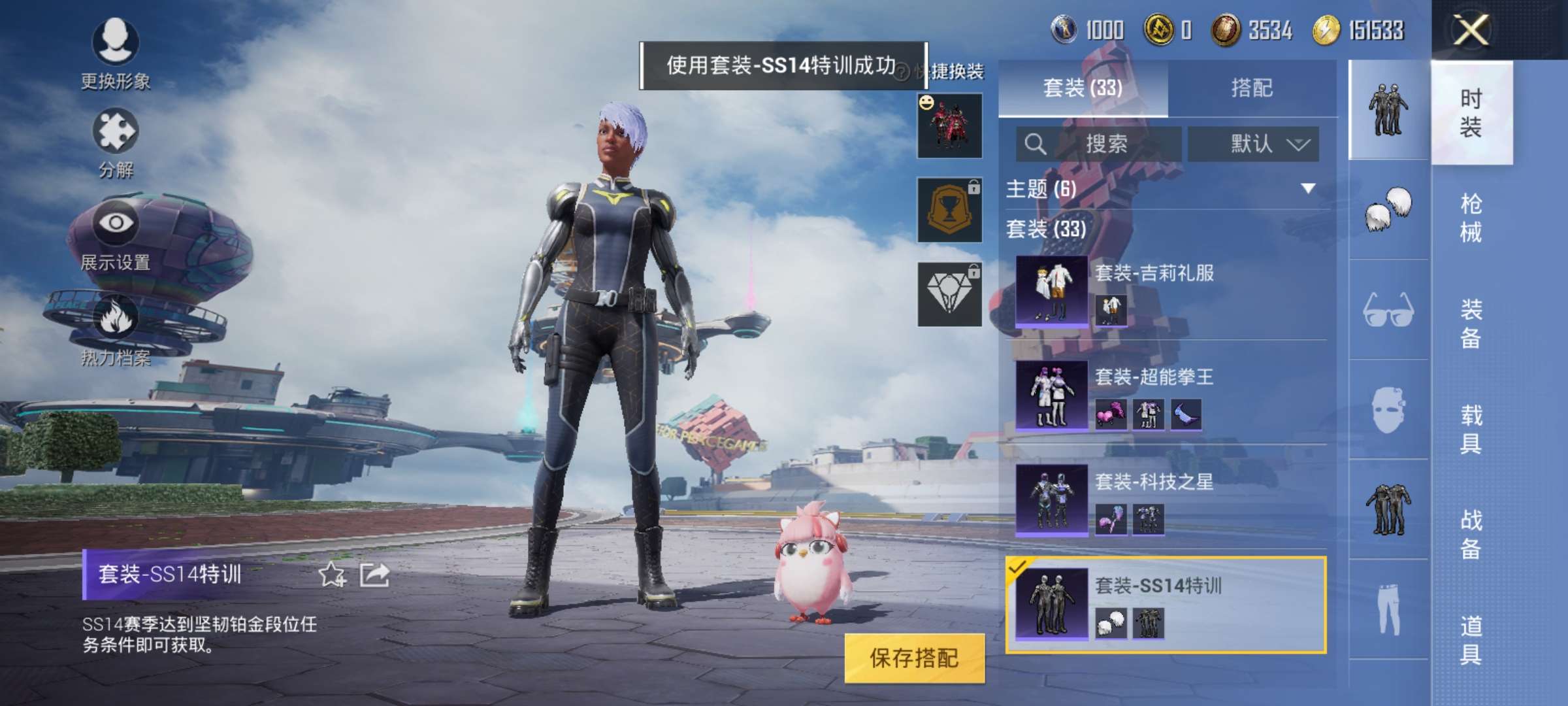This screenshot has height=706, width=1568.
Task: Open the 枪械 firearms category
Action: coord(1471,218)
